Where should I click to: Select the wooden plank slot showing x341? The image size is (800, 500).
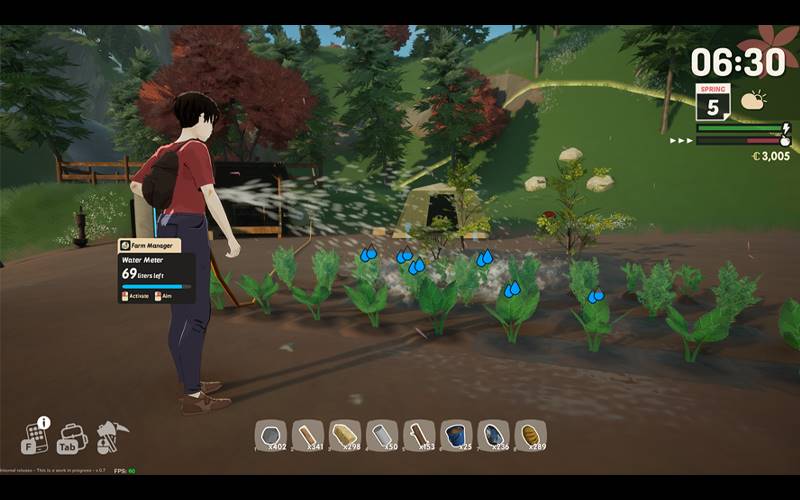point(308,435)
